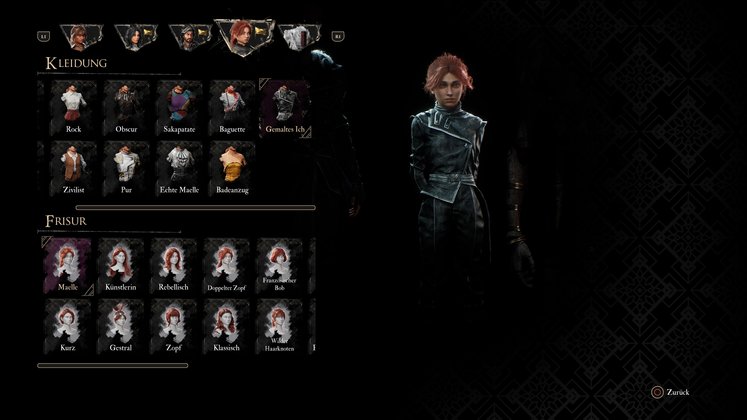Select the Maelle hairstyle
Viewport: 747px width, 420px height.
68,266
